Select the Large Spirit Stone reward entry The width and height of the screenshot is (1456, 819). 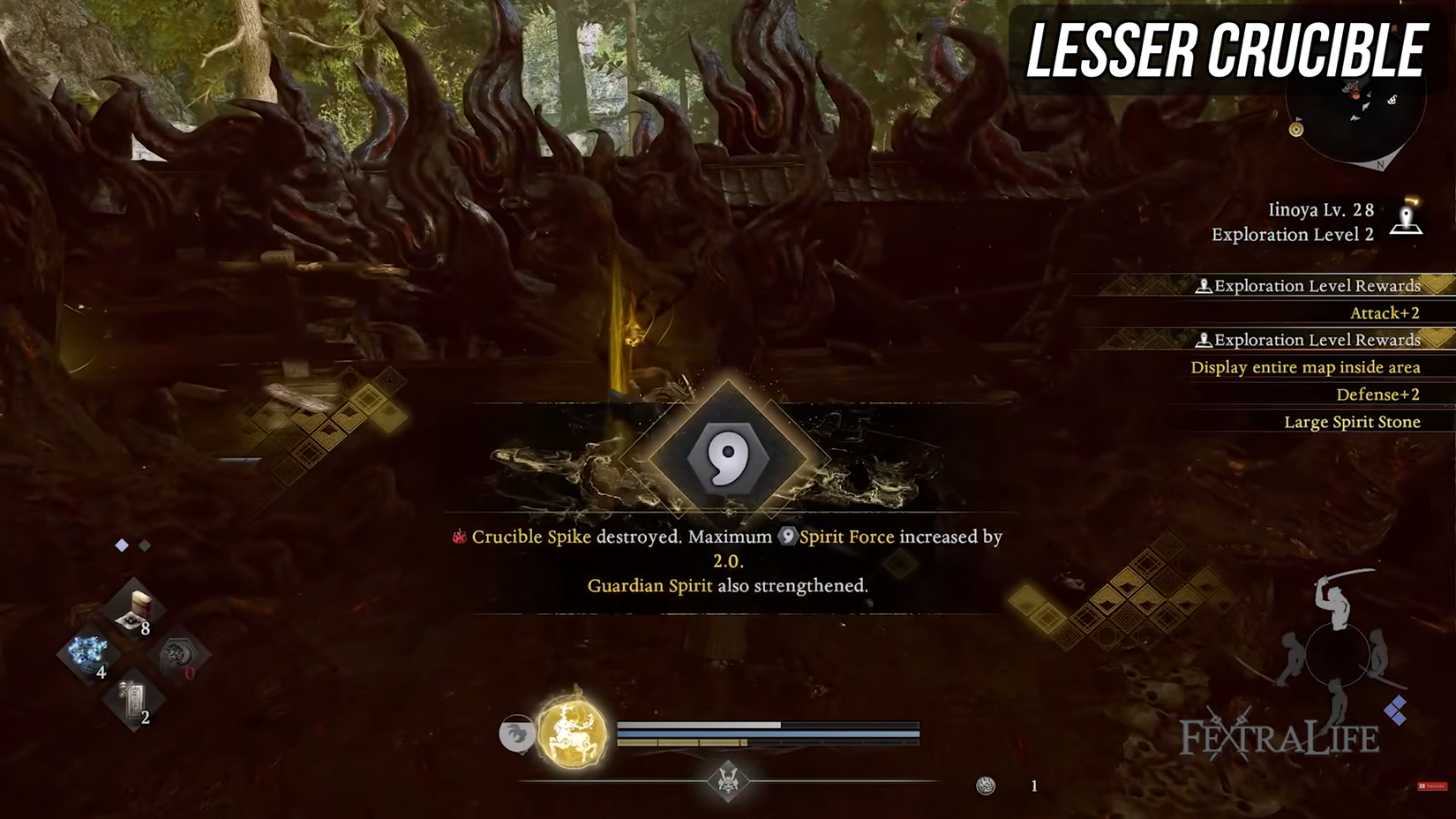coord(1353,422)
